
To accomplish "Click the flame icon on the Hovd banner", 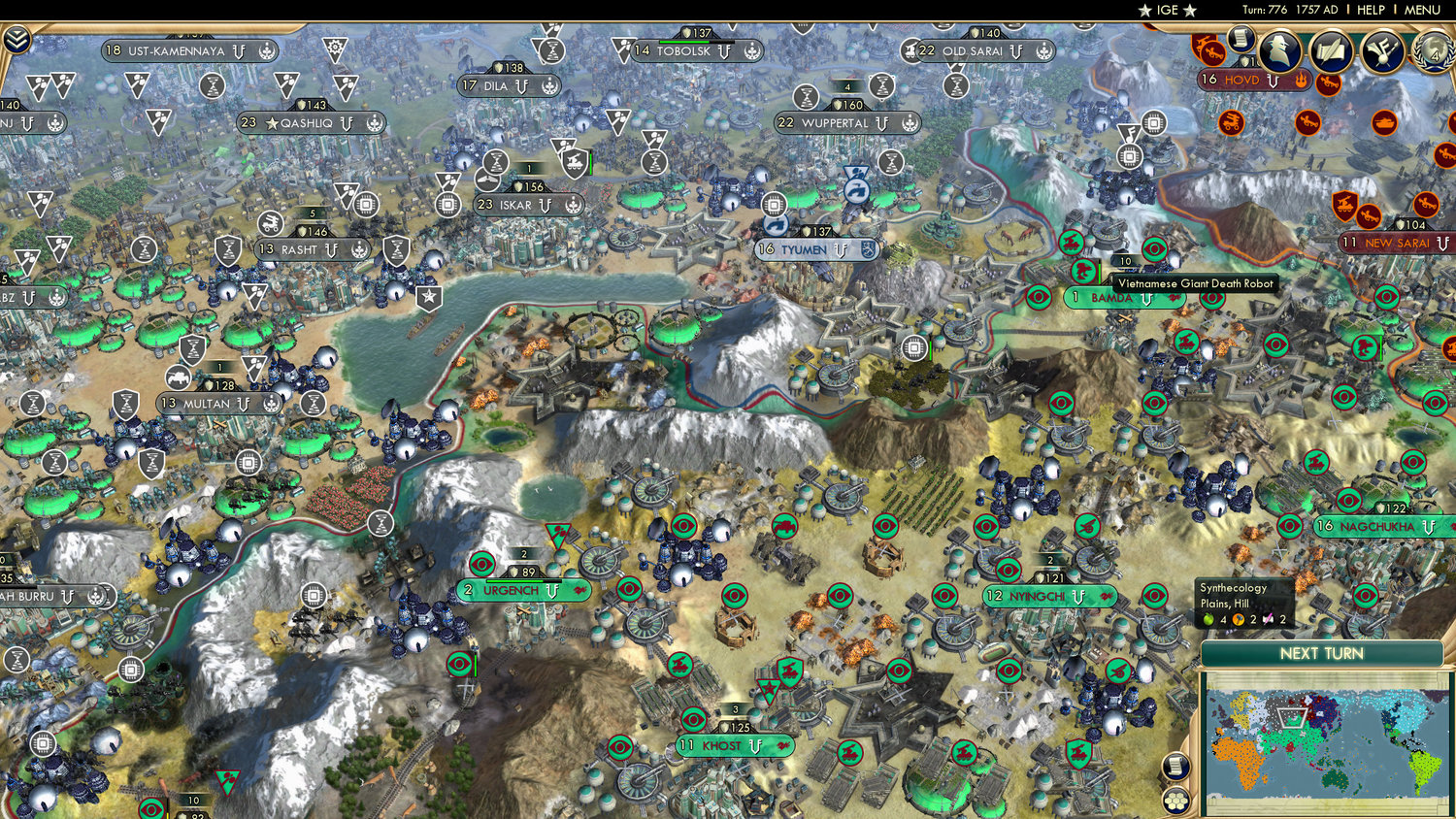I will [1302, 81].
